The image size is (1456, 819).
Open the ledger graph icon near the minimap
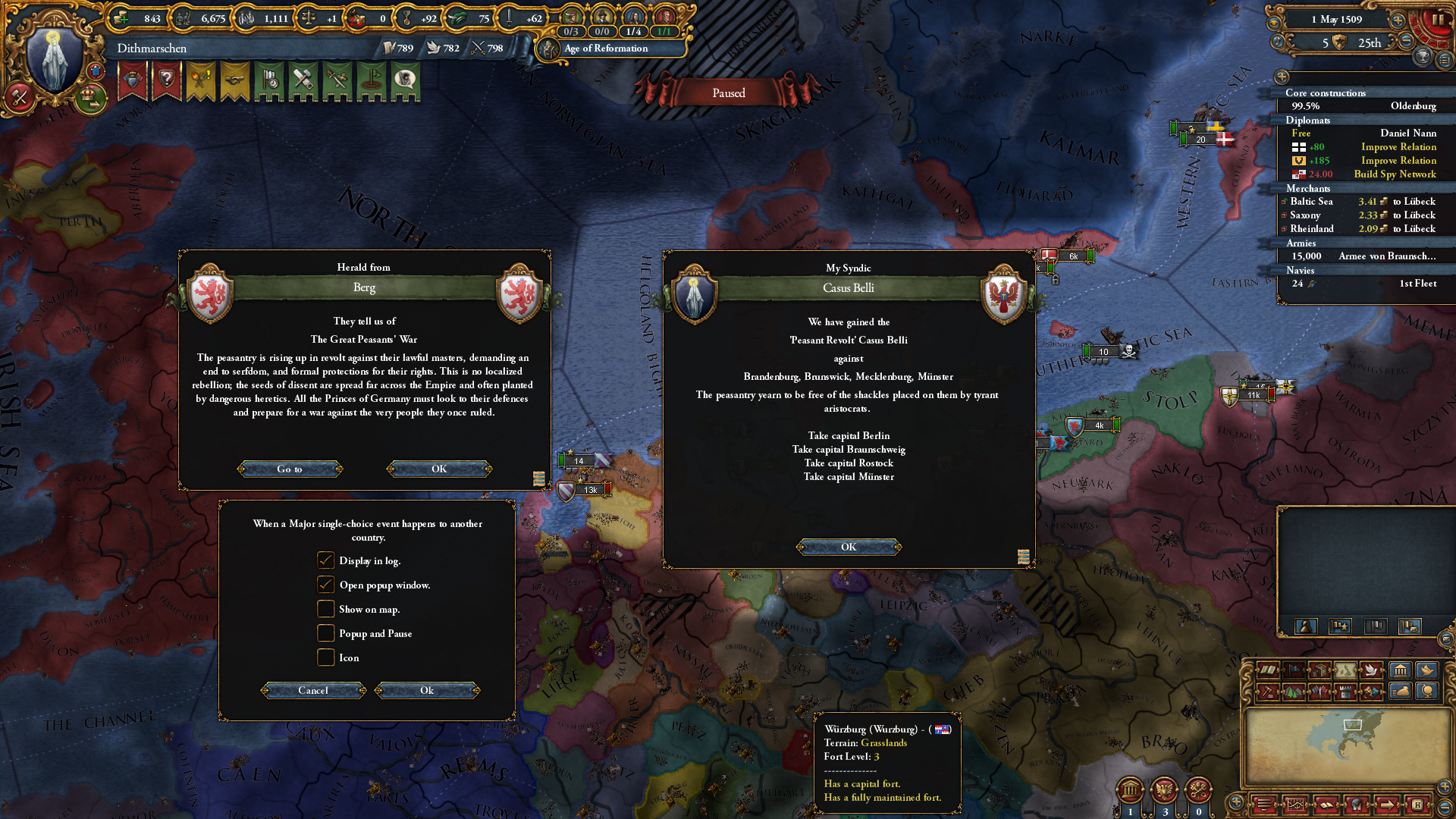(1296, 805)
